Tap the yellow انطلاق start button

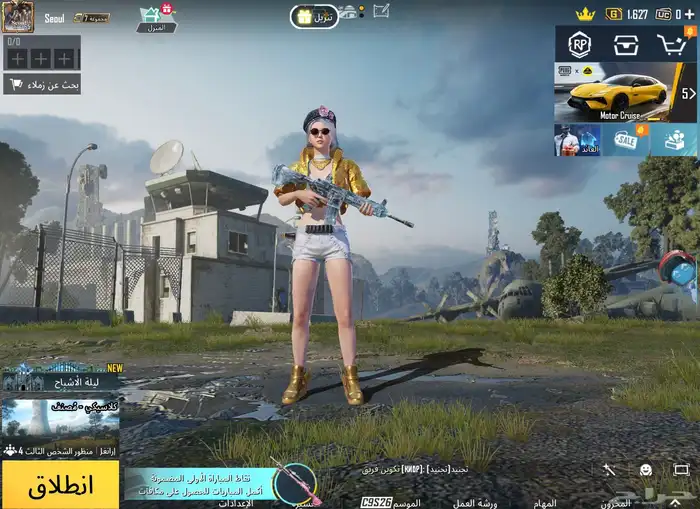[x=60, y=486]
